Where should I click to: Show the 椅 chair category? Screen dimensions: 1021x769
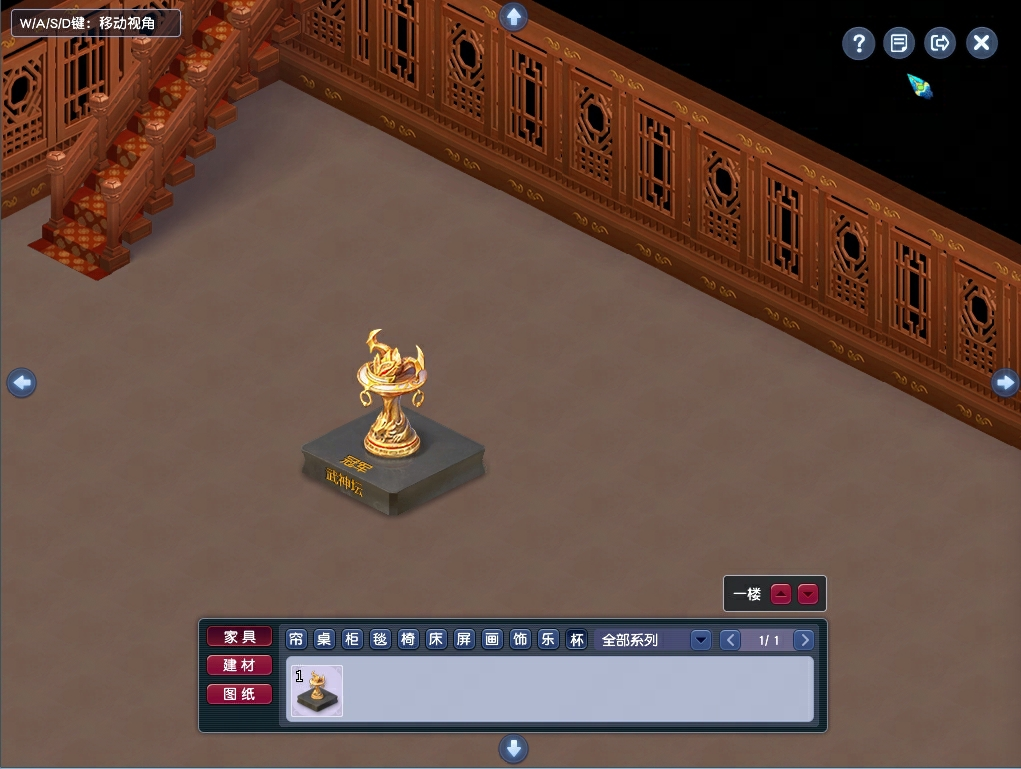pos(409,640)
